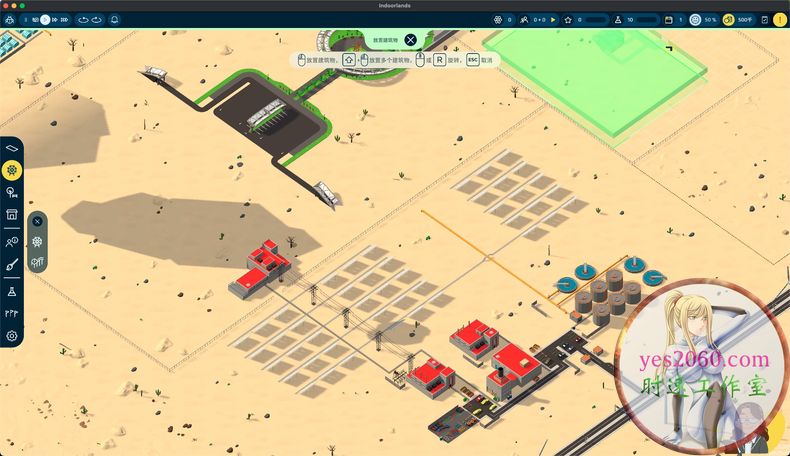Open the research flask menu in sidebar
Image resolution: width=790 pixels, height=456 pixels.
[12, 290]
